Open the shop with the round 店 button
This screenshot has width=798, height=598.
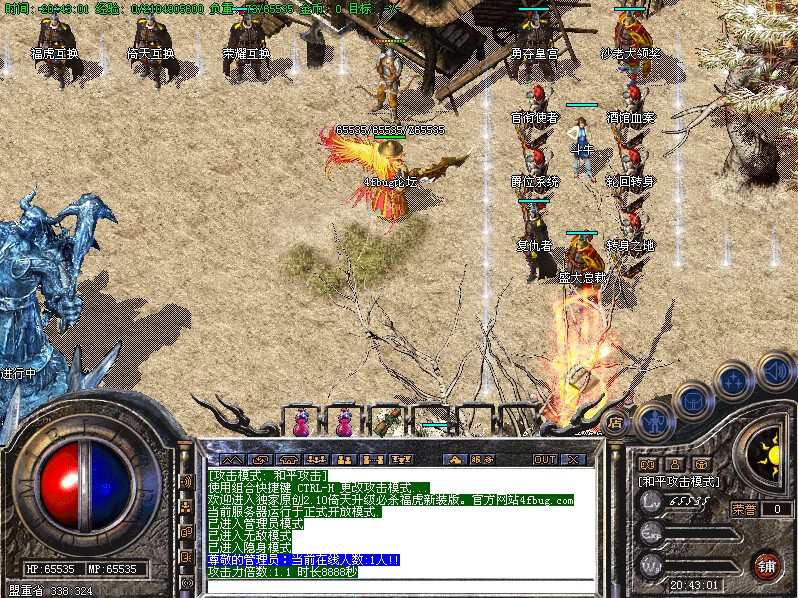(x=616, y=421)
